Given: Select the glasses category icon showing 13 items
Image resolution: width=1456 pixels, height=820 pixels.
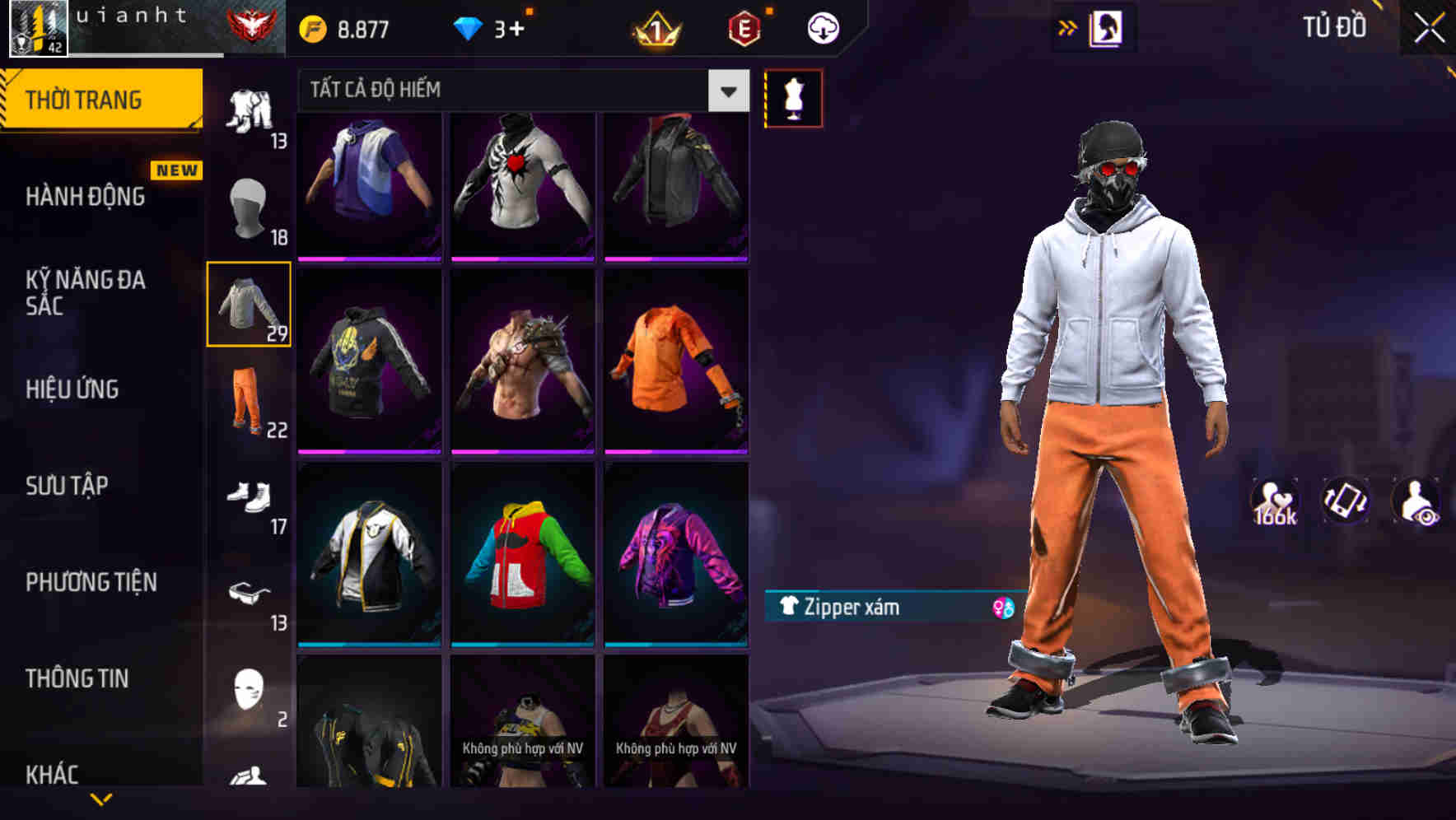Looking at the screenshot, I should click(250, 594).
